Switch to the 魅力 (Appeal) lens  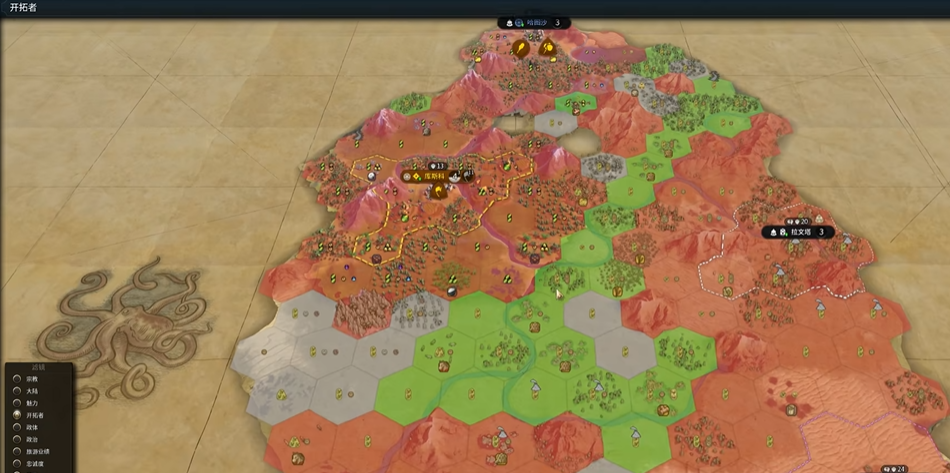[x=17, y=403]
